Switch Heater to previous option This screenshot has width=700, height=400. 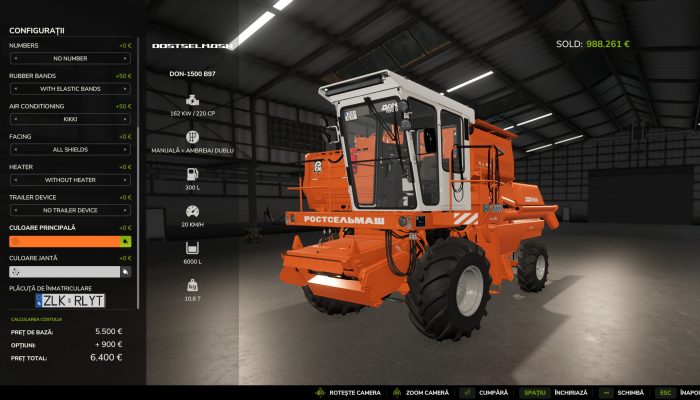tap(13, 180)
